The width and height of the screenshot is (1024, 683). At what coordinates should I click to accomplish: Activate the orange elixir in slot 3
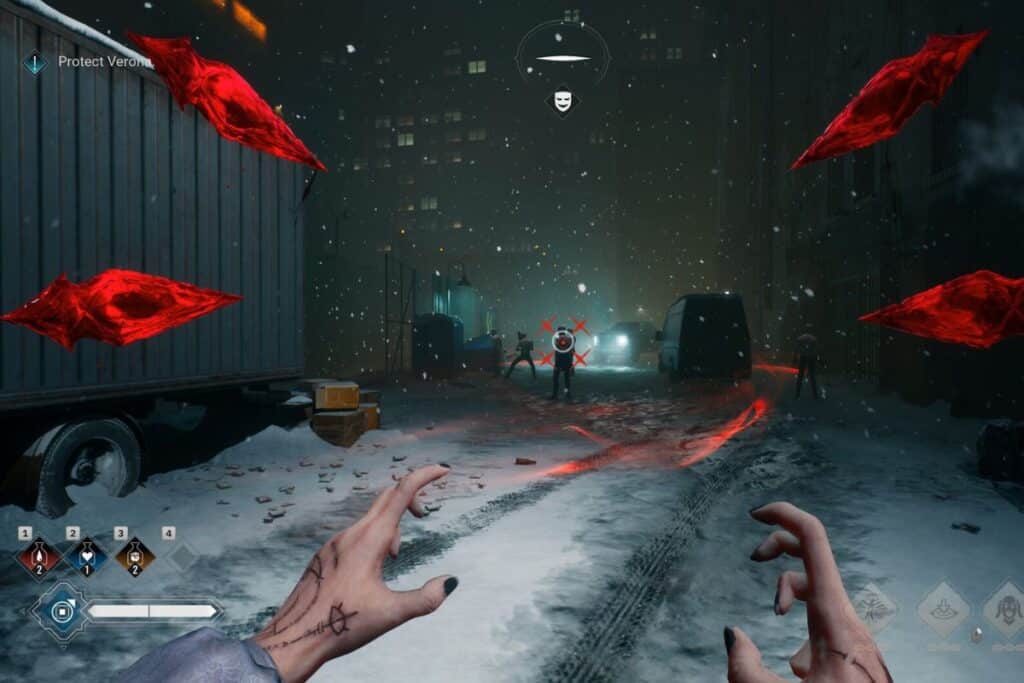134,557
